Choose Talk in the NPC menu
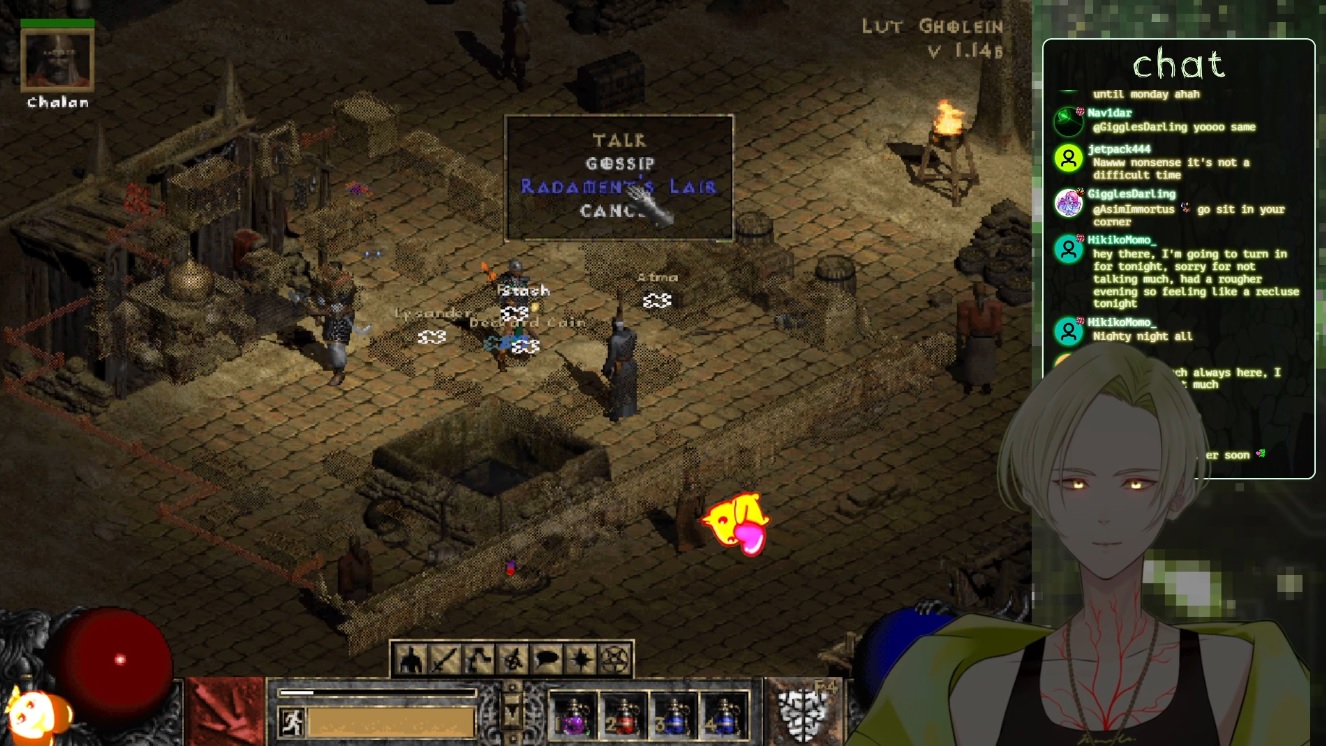 point(619,140)
